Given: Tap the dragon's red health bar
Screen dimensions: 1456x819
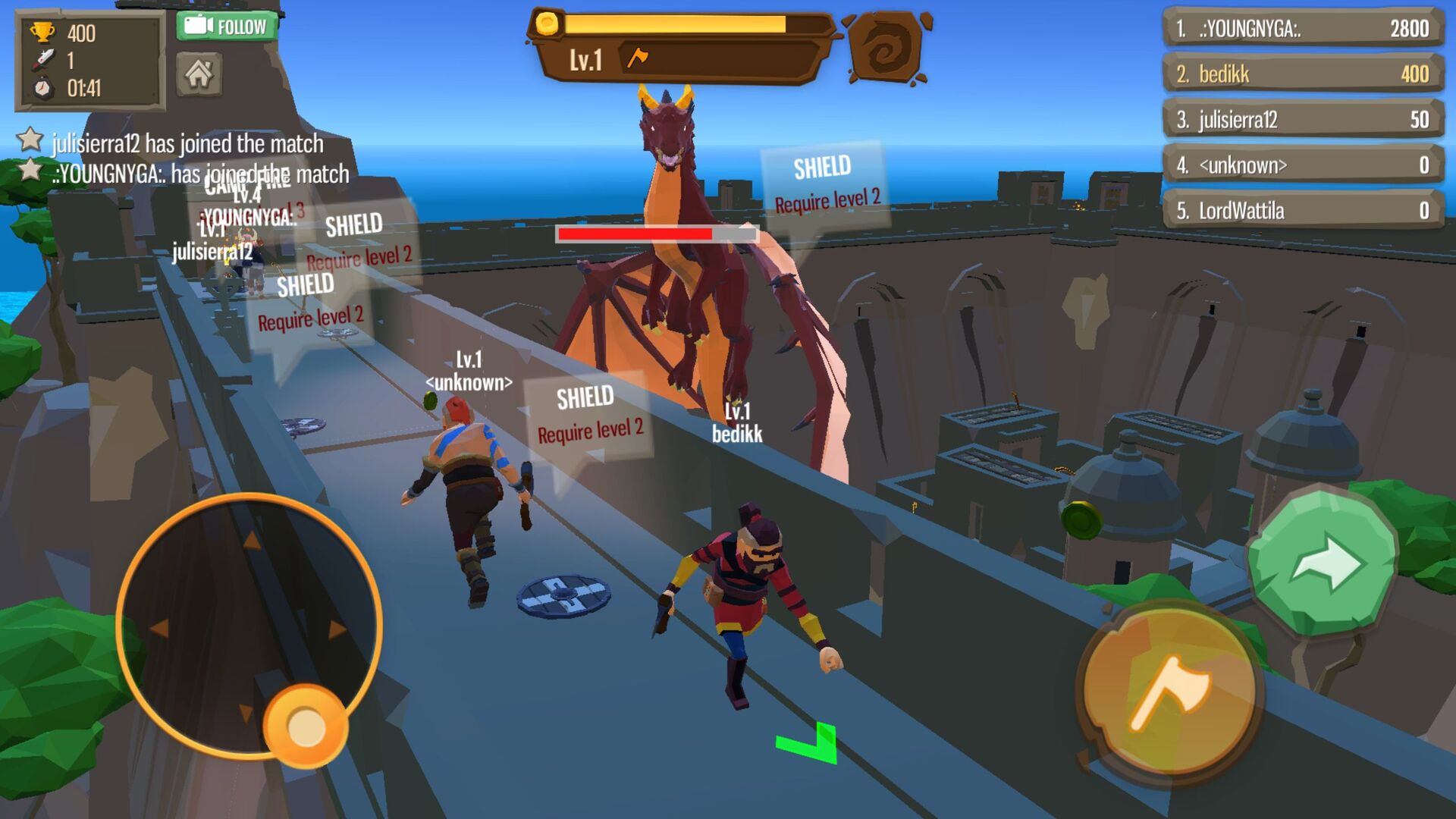Looking at the screenshot, I should click(656, 234).
